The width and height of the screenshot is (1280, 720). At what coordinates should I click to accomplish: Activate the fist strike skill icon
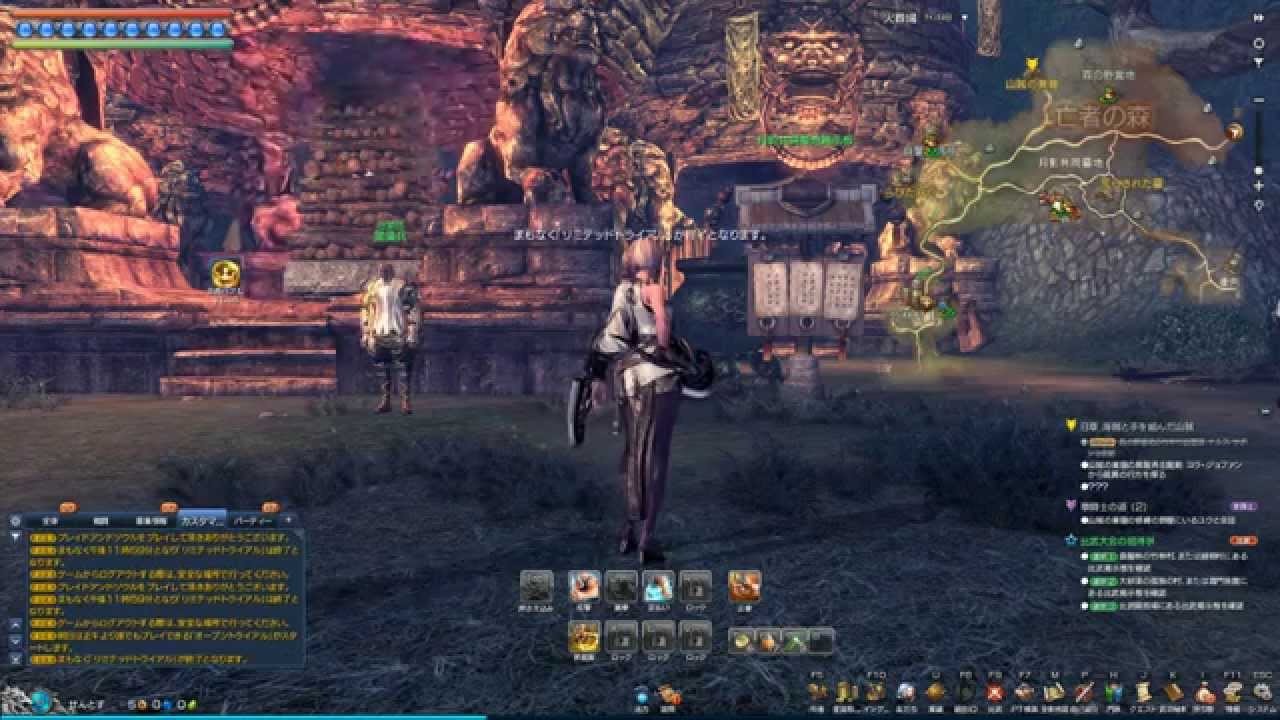point(584,586)
